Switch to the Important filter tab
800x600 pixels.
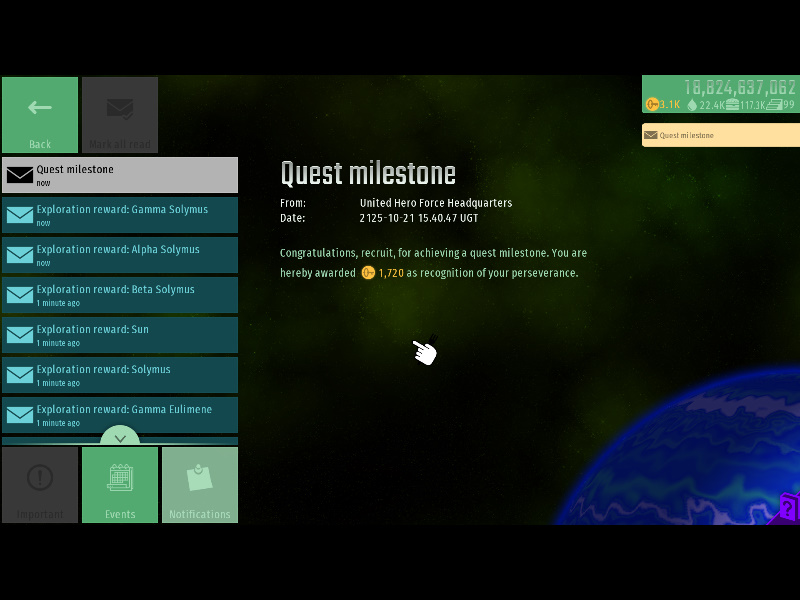click(x=40, y=485)
